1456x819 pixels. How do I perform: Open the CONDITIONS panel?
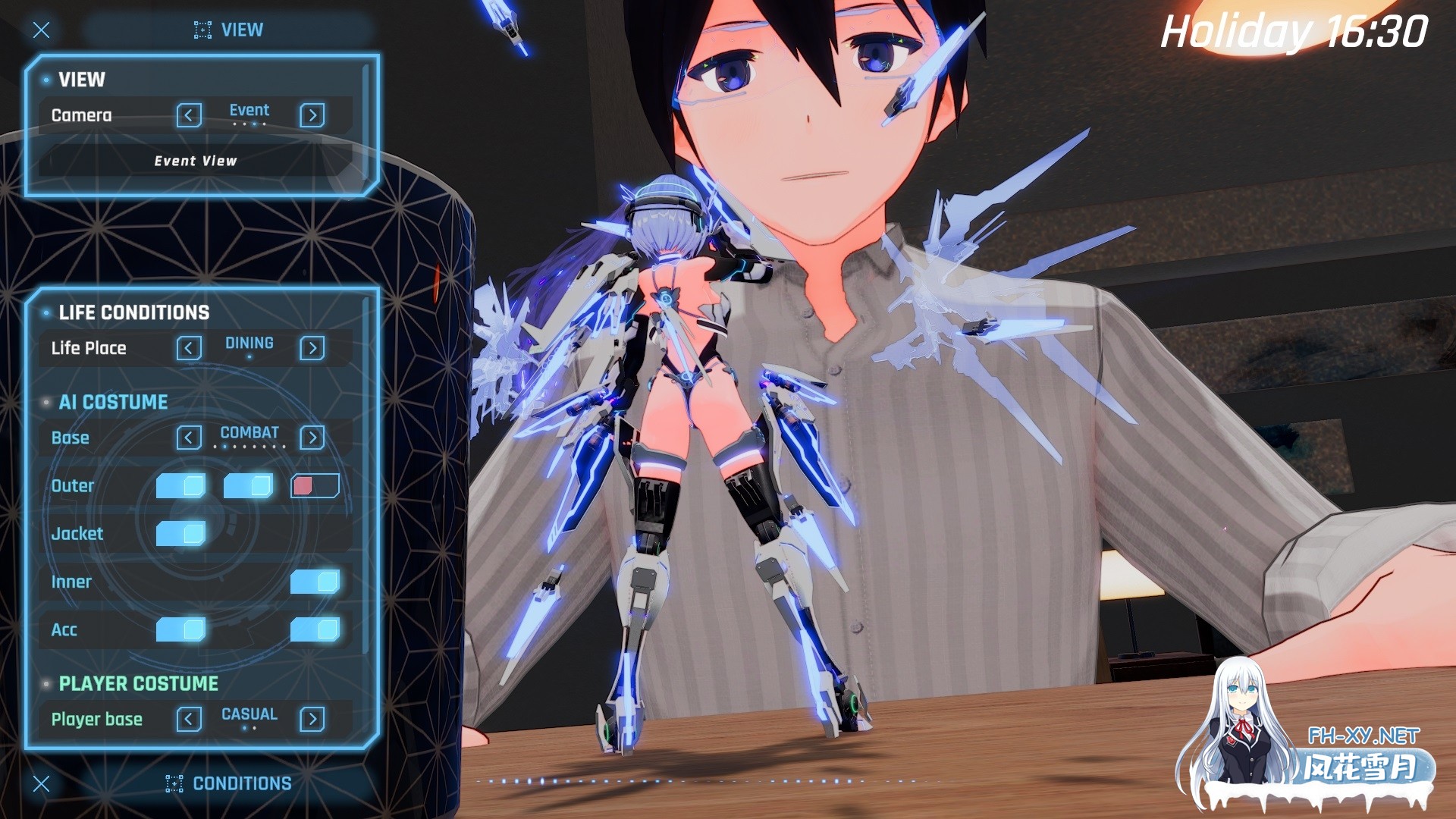coord(243,783)
